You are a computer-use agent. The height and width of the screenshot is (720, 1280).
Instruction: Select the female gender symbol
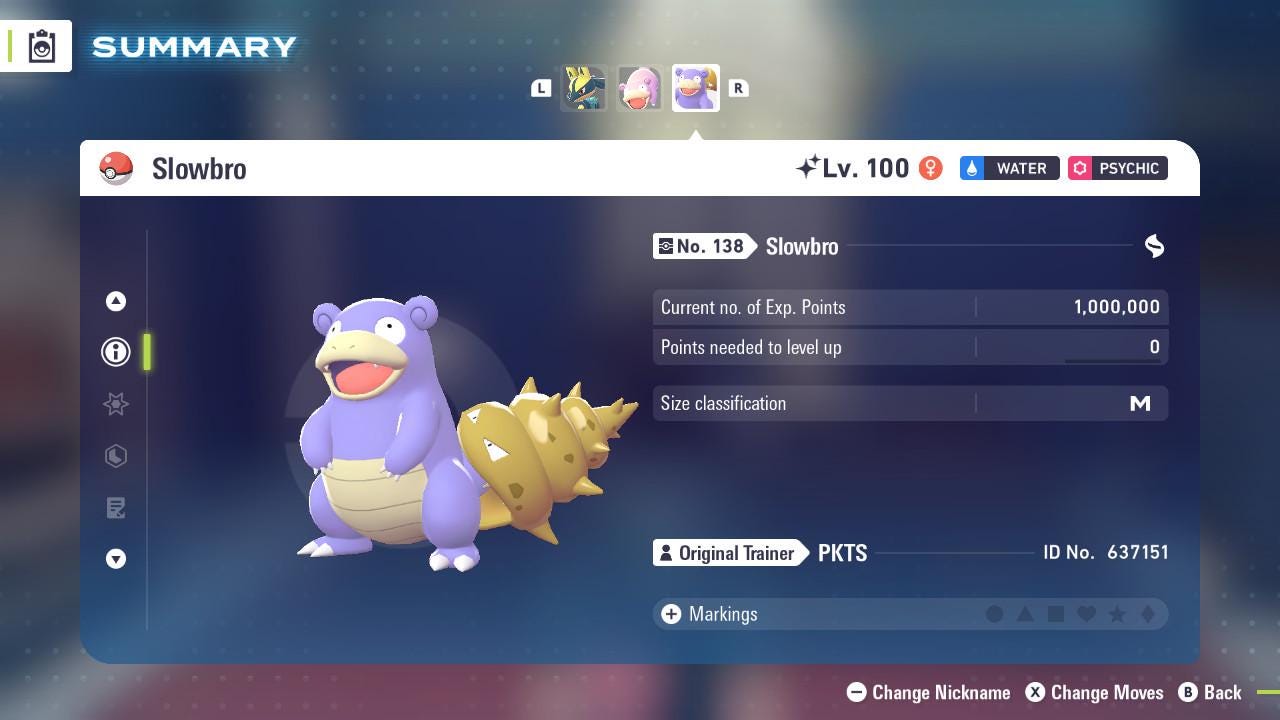pyautogui.click(x=930, y=168)
